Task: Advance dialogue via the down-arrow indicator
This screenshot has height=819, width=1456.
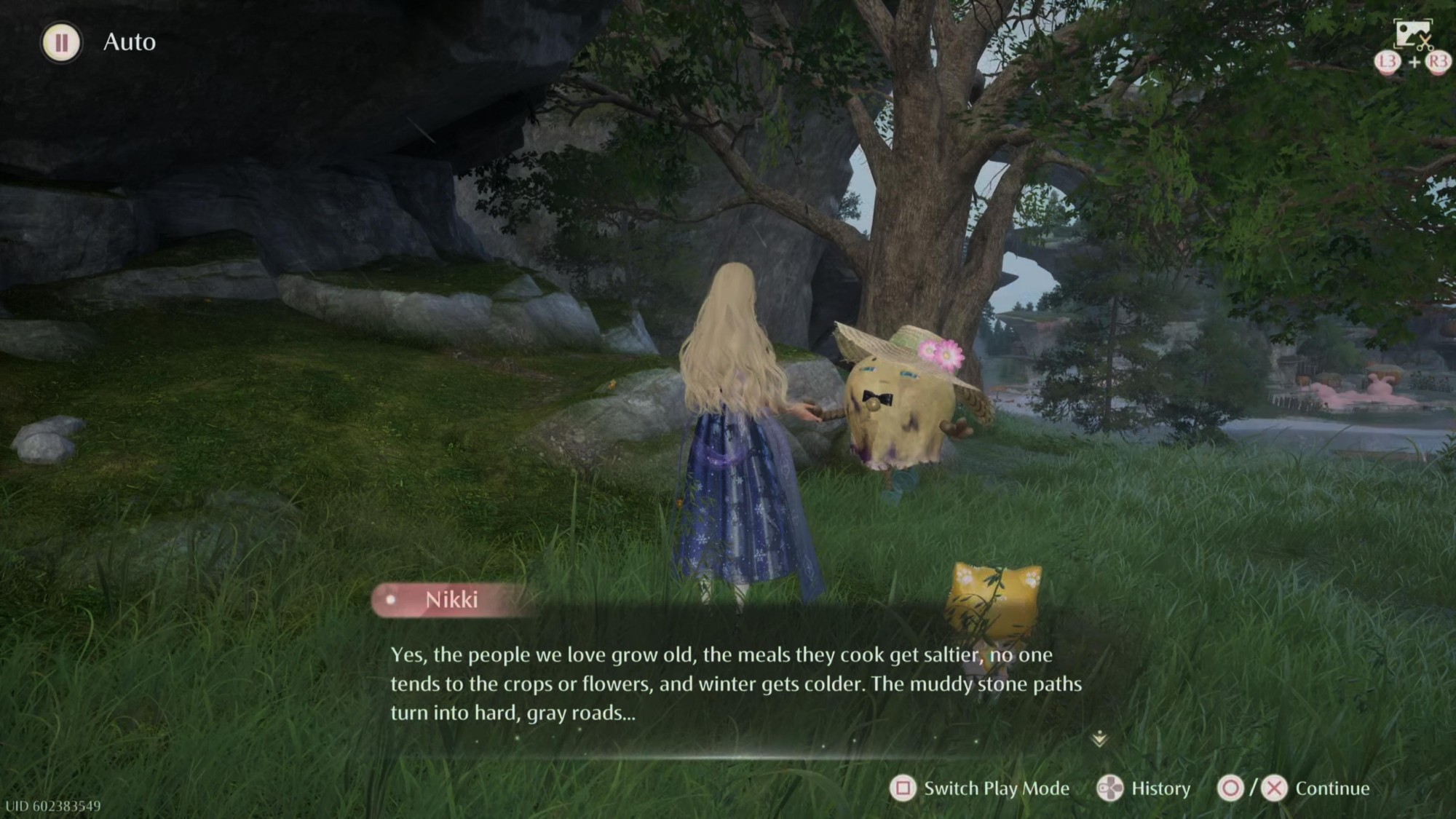Action: click(x=1099, y=740)
